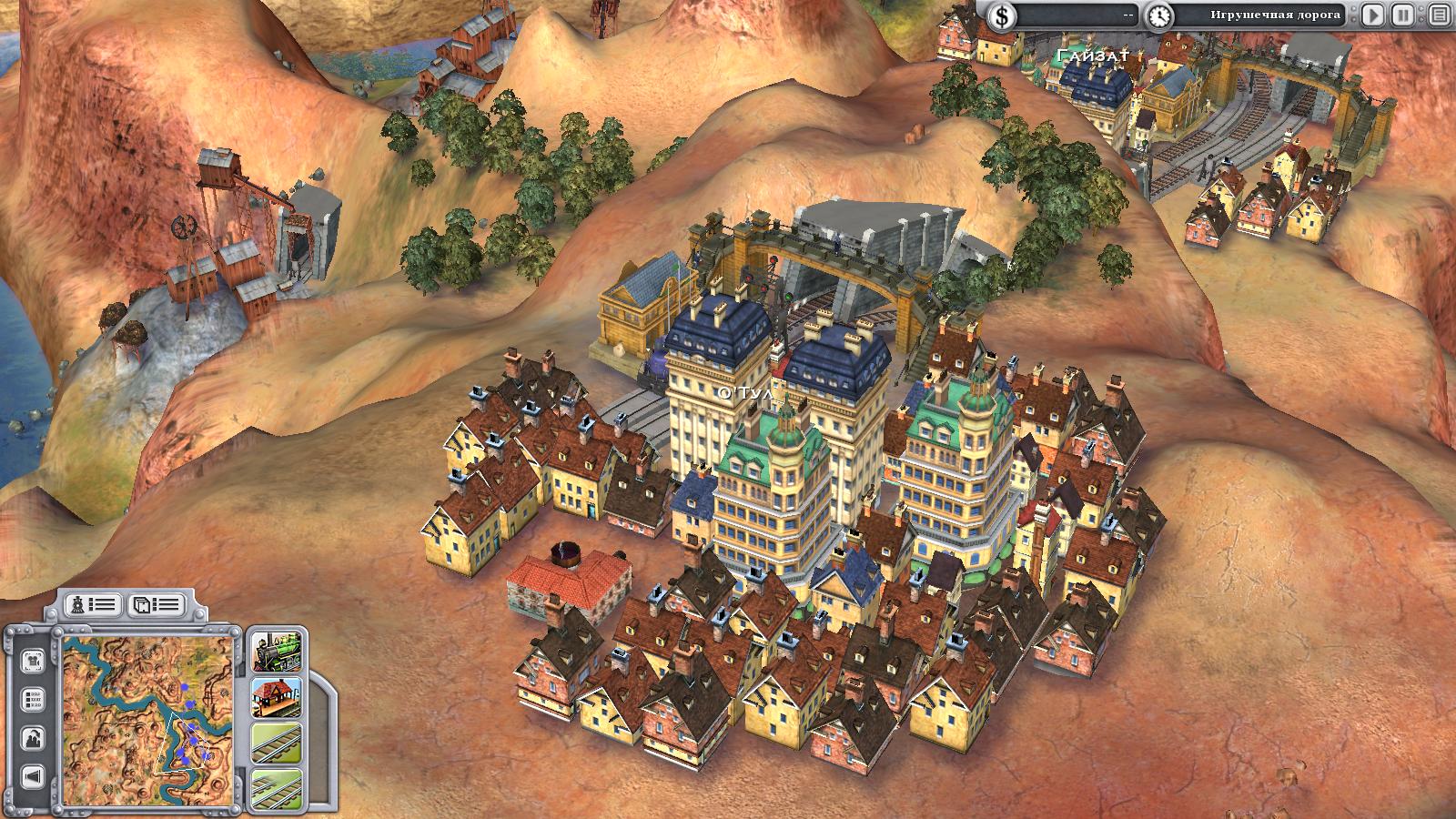The image size is (1456, 819).
Task: Click the dollar finances icon
Action: pos(1002,15)
